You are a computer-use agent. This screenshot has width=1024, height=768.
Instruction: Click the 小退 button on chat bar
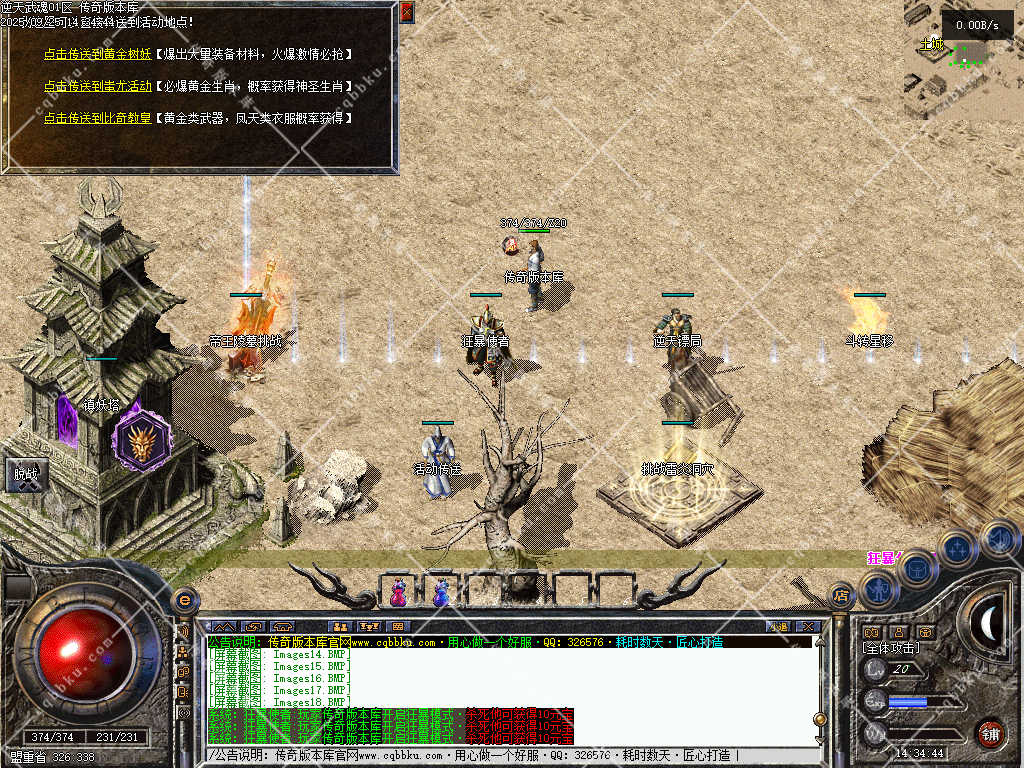click(777, 627)
